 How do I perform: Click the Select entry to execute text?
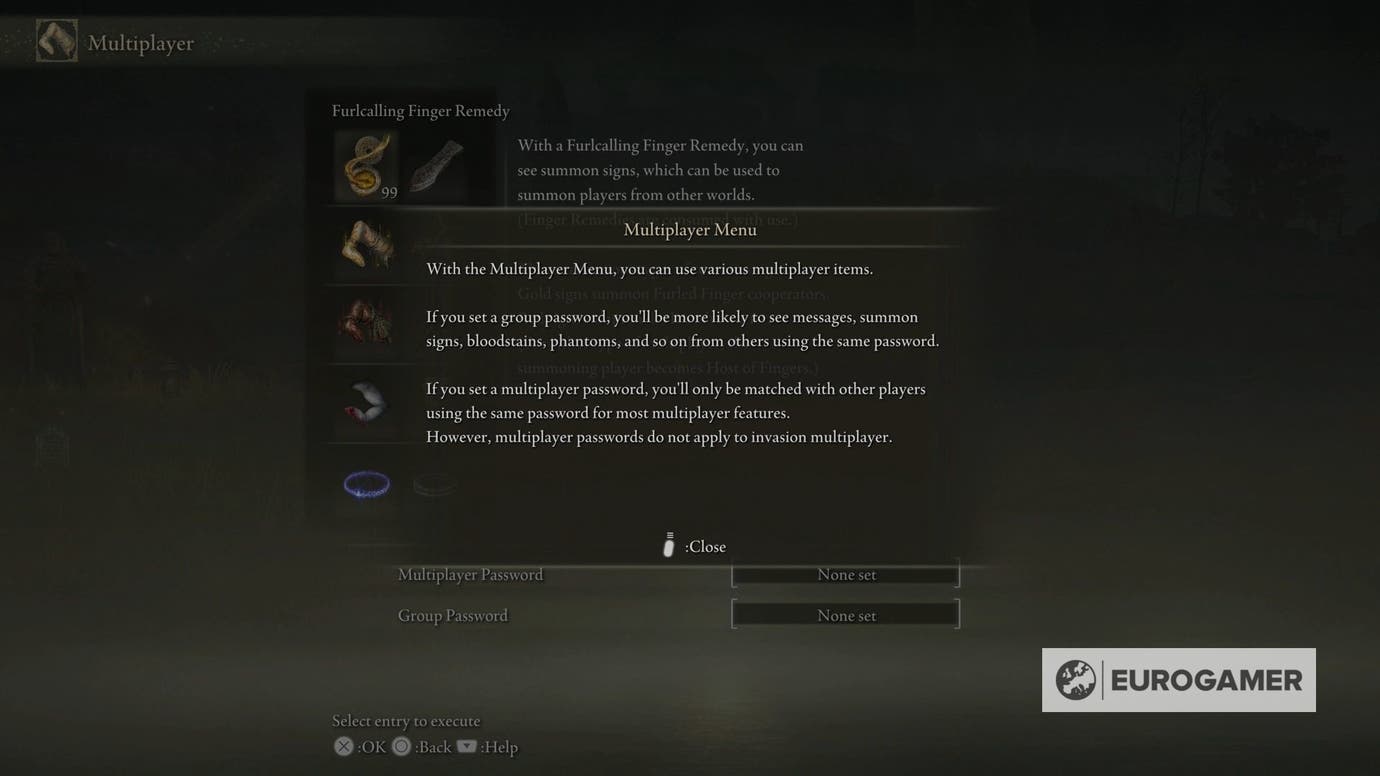[407, 720]
